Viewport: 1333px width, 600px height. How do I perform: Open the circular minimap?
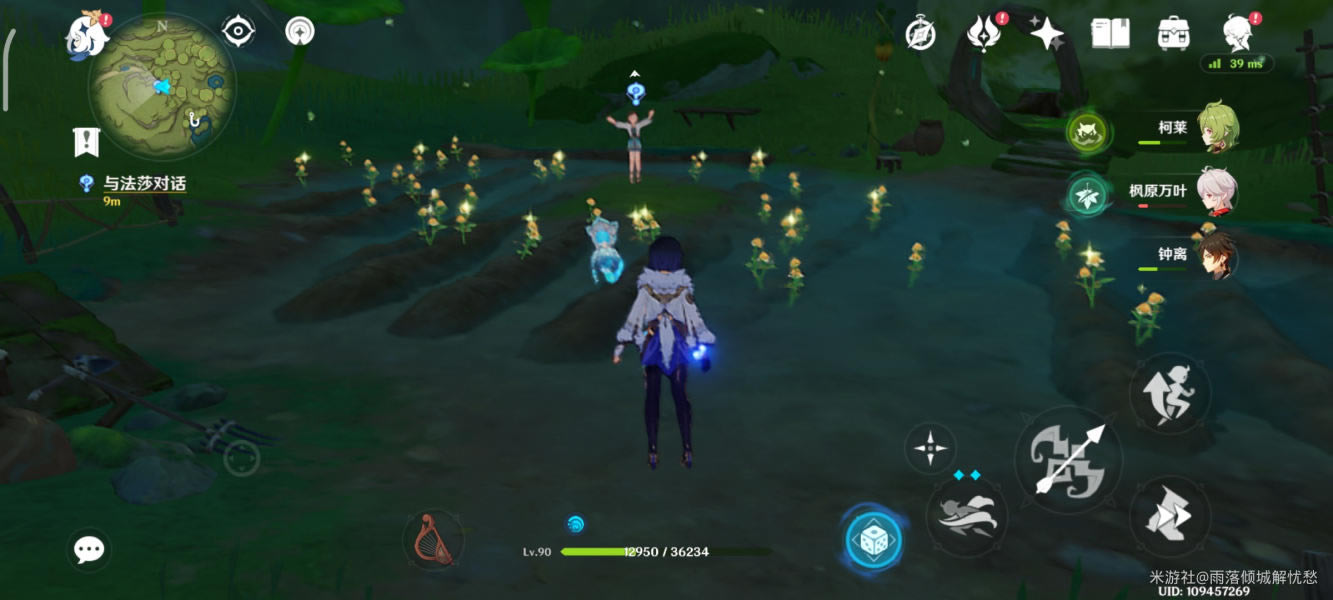[x=162, y=86]
